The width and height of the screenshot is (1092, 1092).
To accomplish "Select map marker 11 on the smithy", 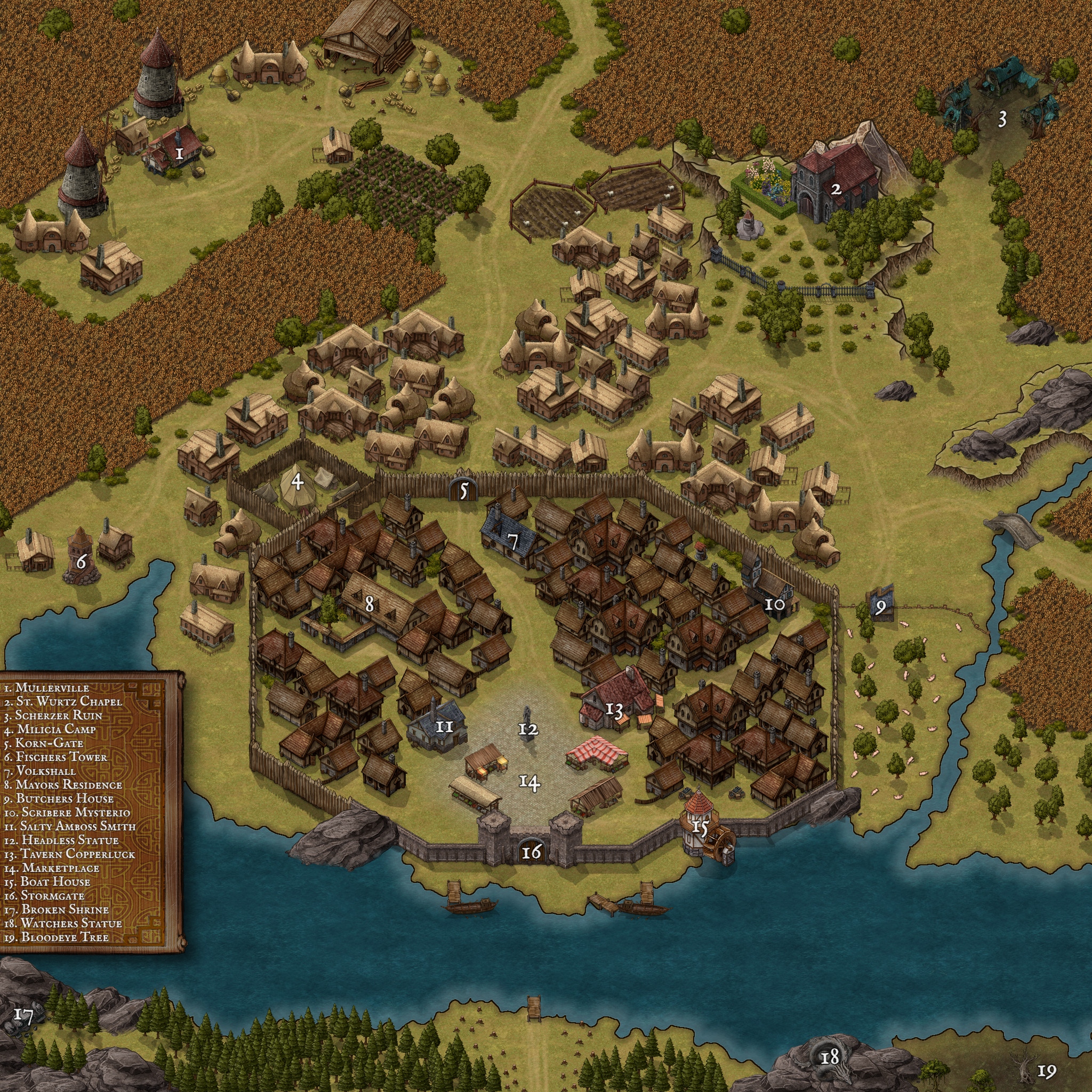I will point(445,726).
